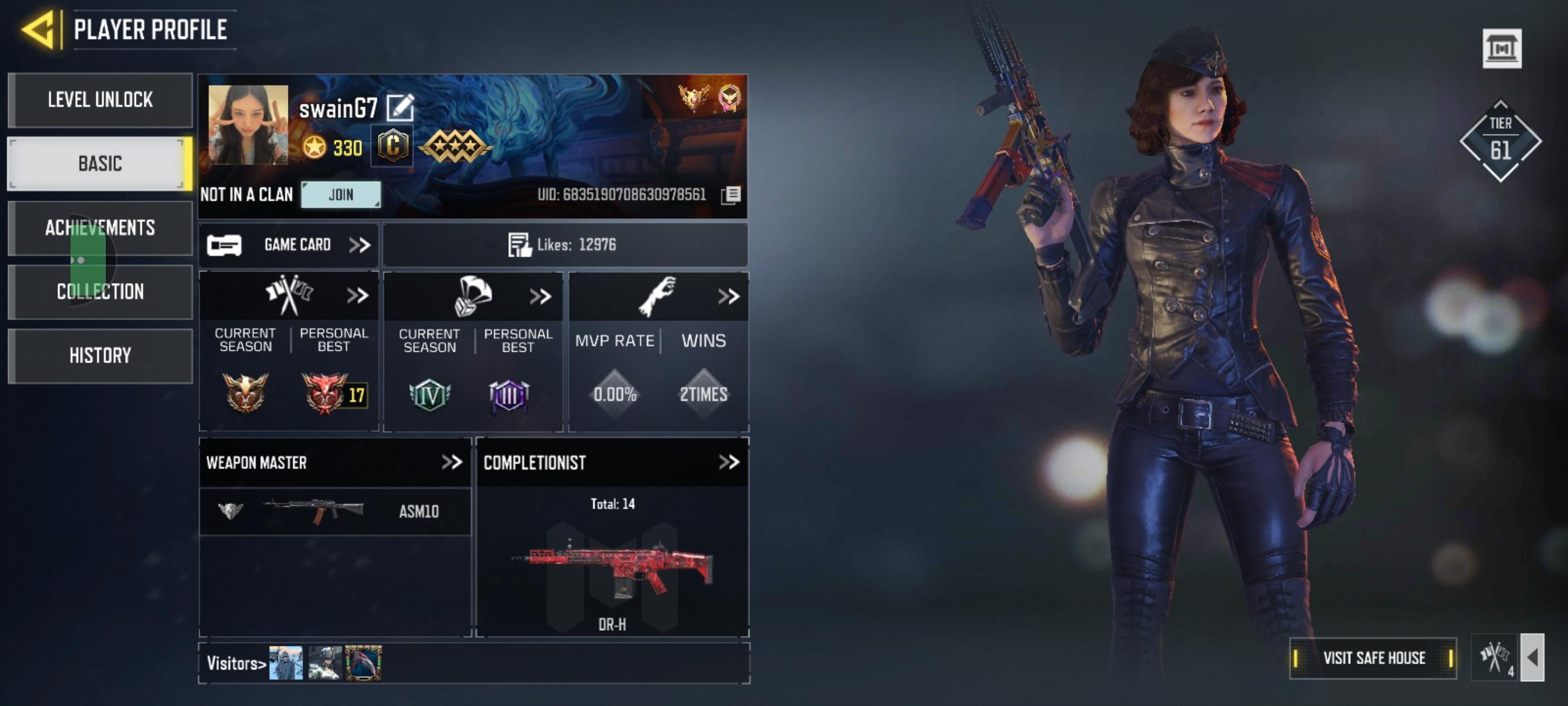
Task: Expand the multiplayer ranked stats panel
Action: [x=357, y=296]
